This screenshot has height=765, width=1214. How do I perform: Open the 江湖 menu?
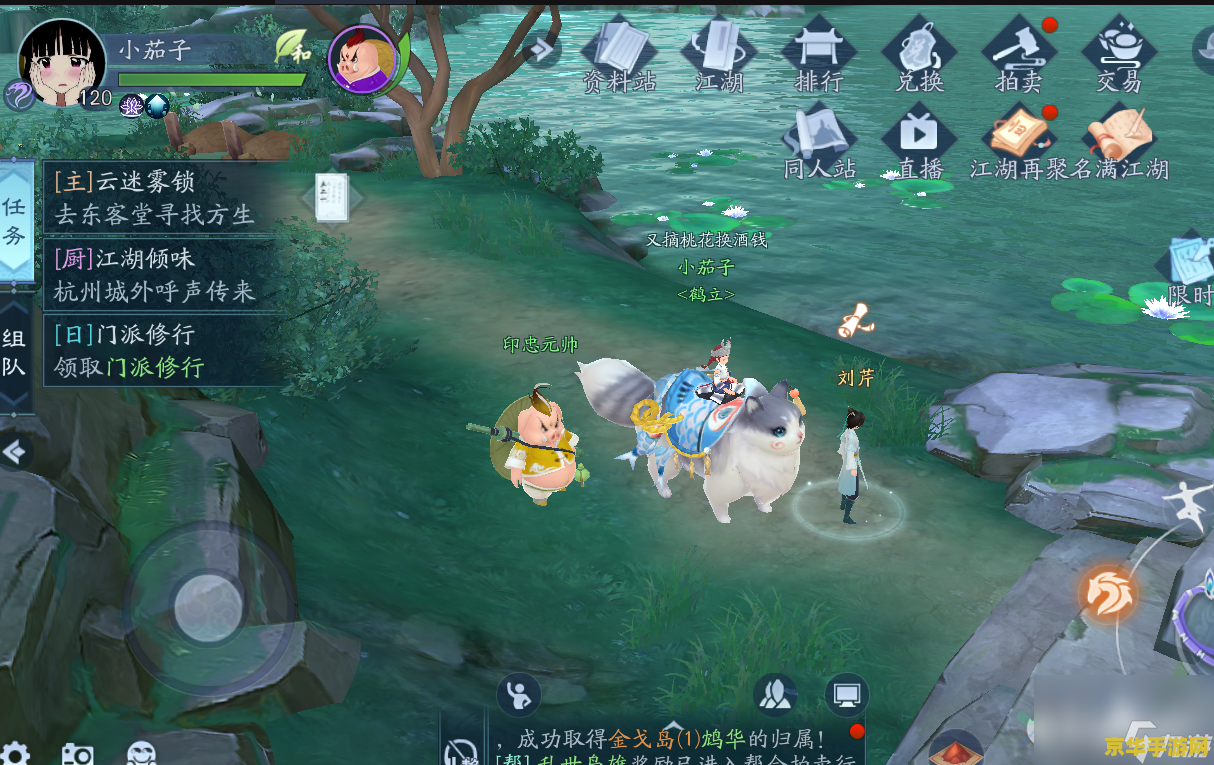(719, 55)
